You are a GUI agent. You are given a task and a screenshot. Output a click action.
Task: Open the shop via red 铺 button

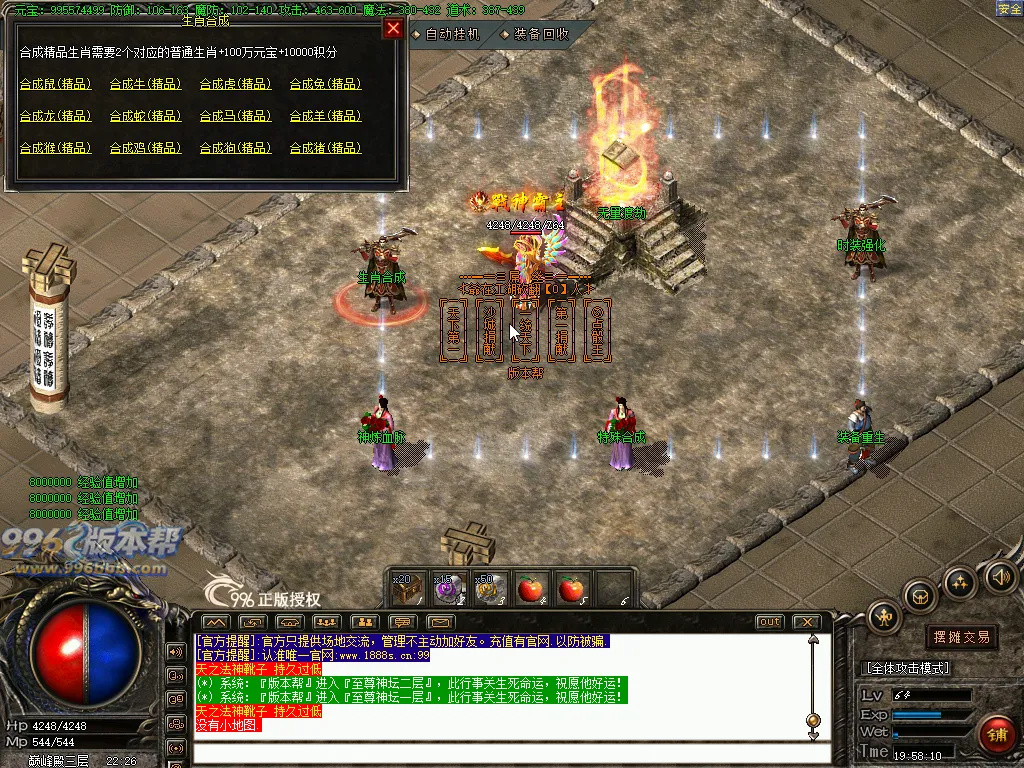pos(995,735)
